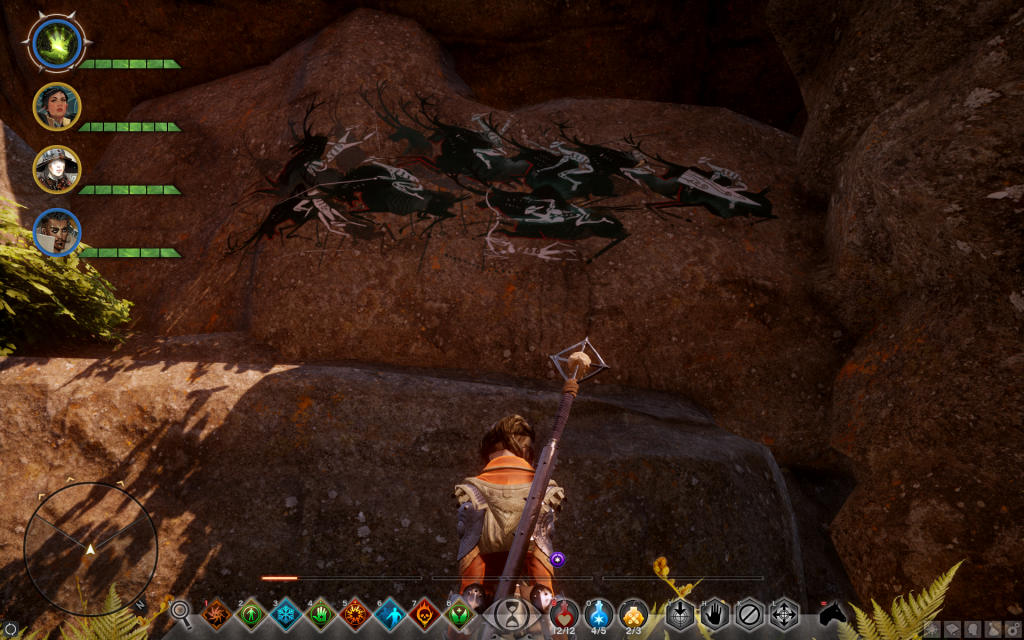1024x640 pixels.
Task: Use the blue figure ability in slot 6
Action: (x=391, y=614)
